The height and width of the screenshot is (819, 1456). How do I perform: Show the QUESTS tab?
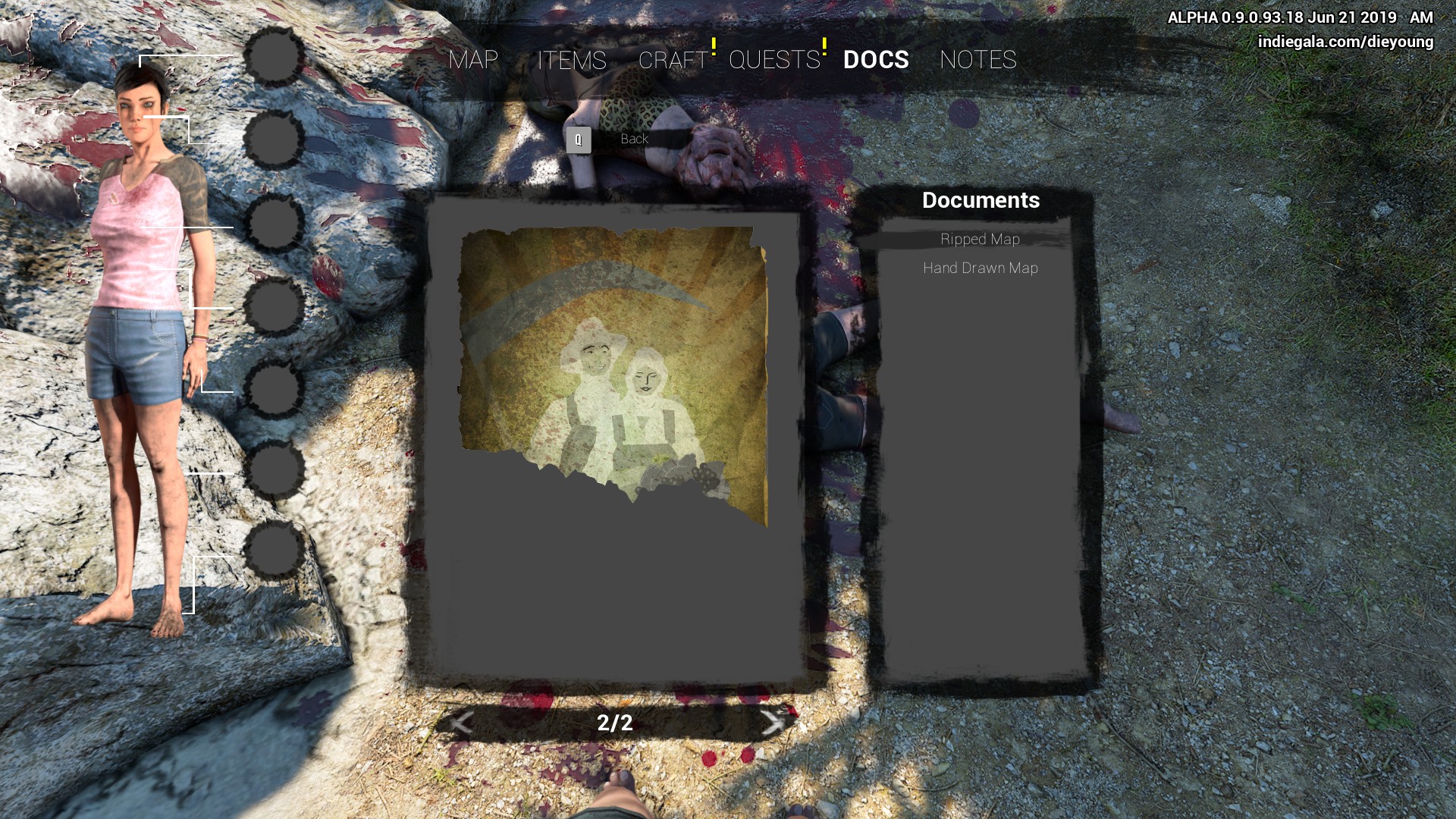click(x=774, y=60)
